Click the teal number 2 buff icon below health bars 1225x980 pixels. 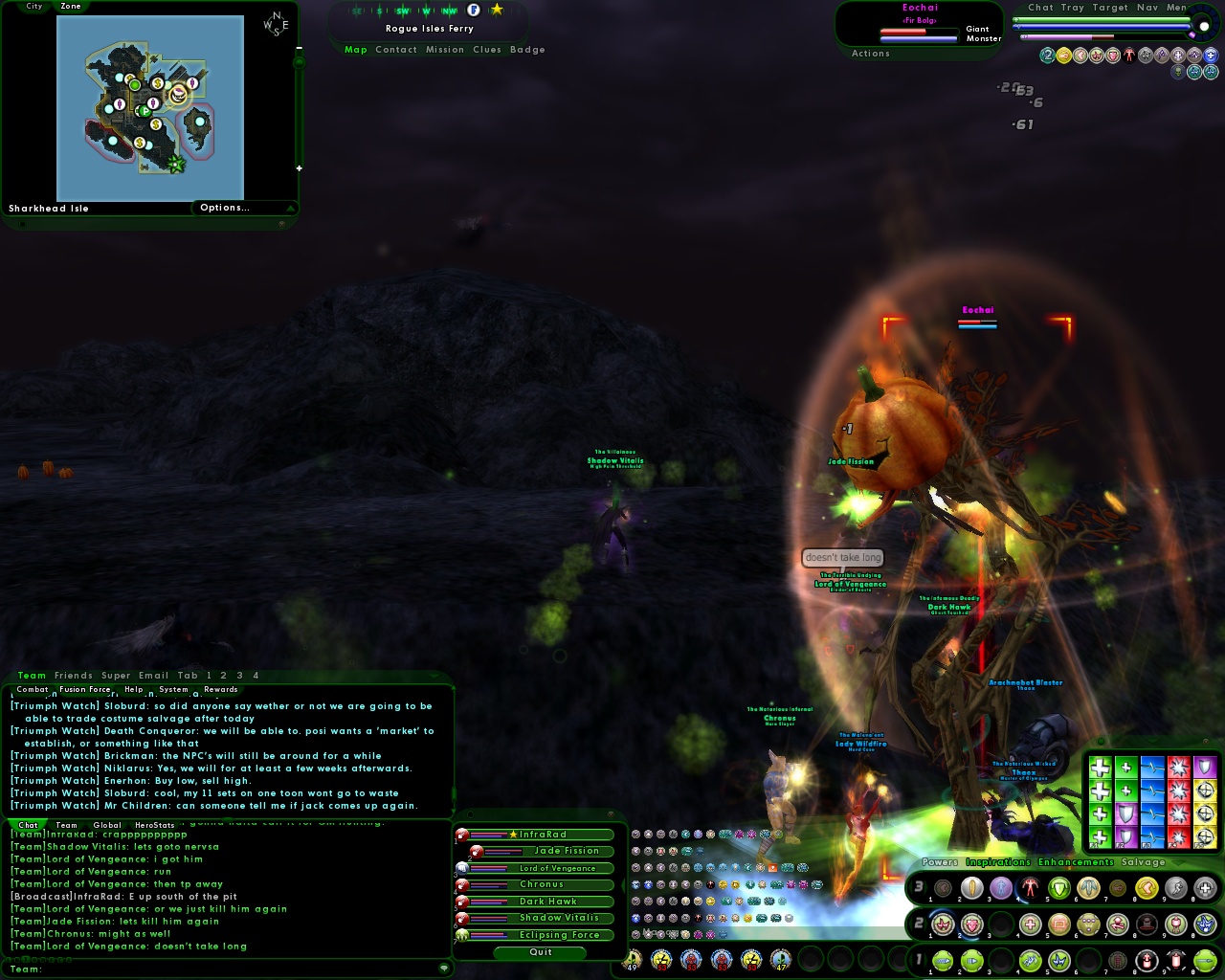(1048, 55)
